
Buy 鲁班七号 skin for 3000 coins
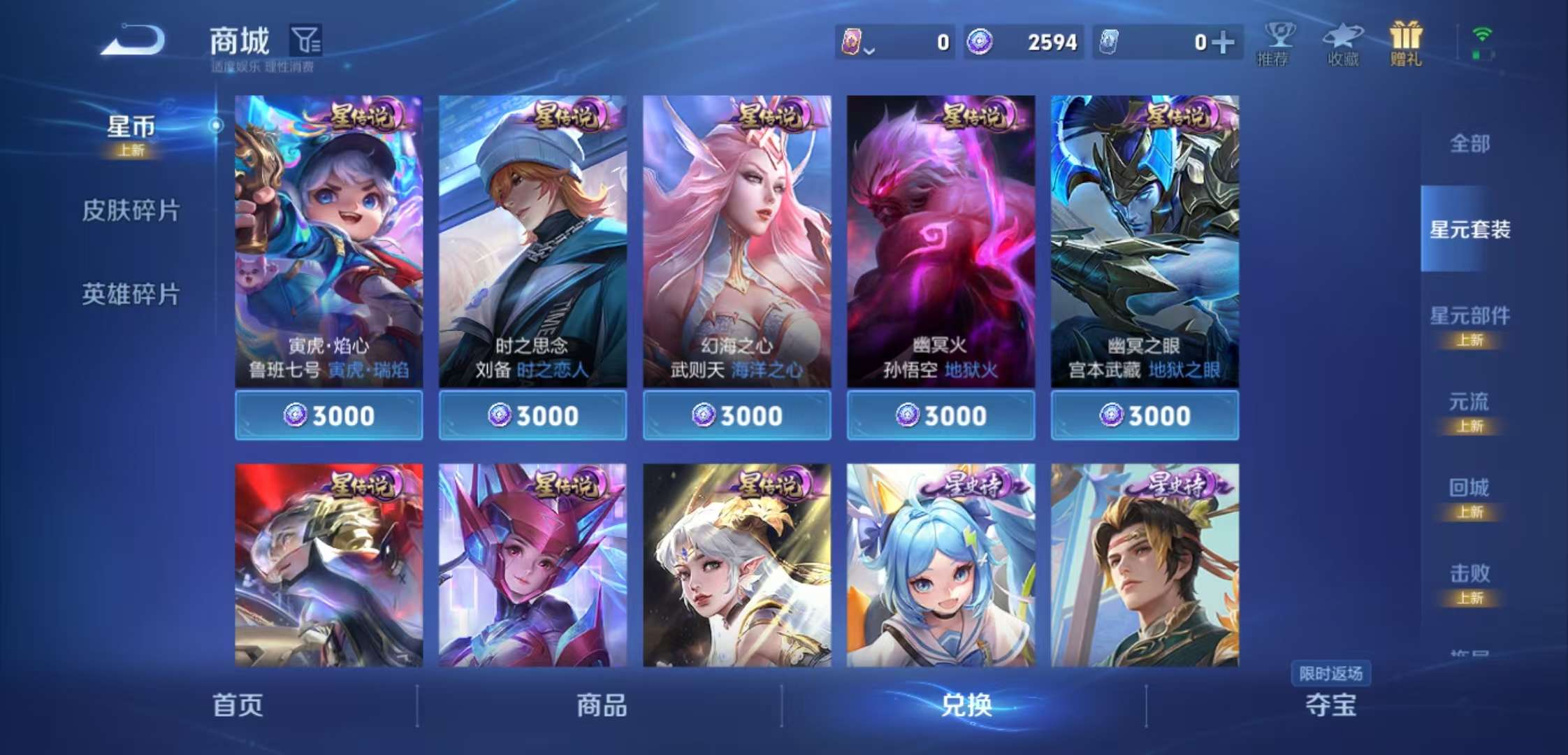(x=328, y=415)
